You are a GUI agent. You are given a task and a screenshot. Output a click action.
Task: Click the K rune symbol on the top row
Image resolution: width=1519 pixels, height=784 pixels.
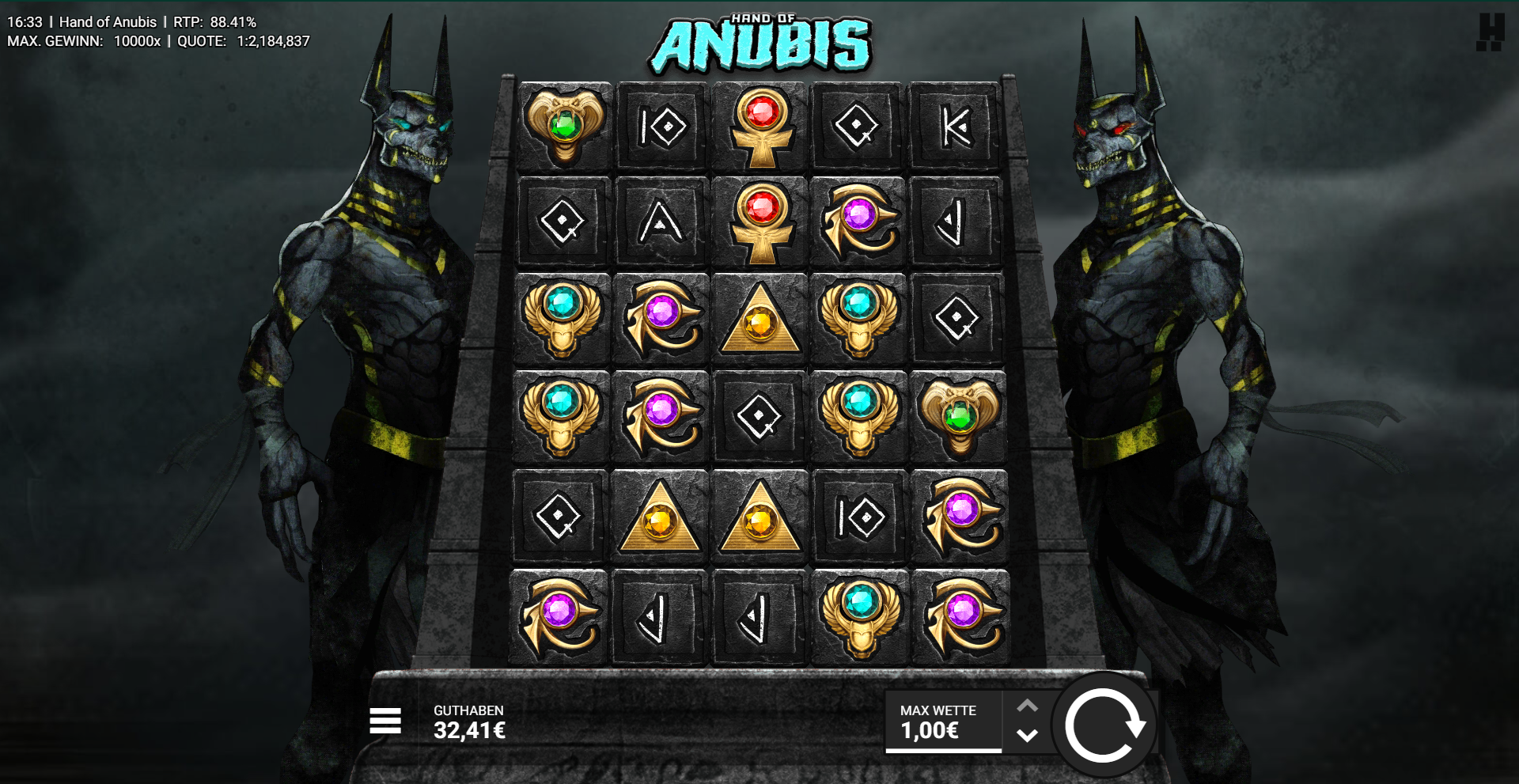coord(958,127)
